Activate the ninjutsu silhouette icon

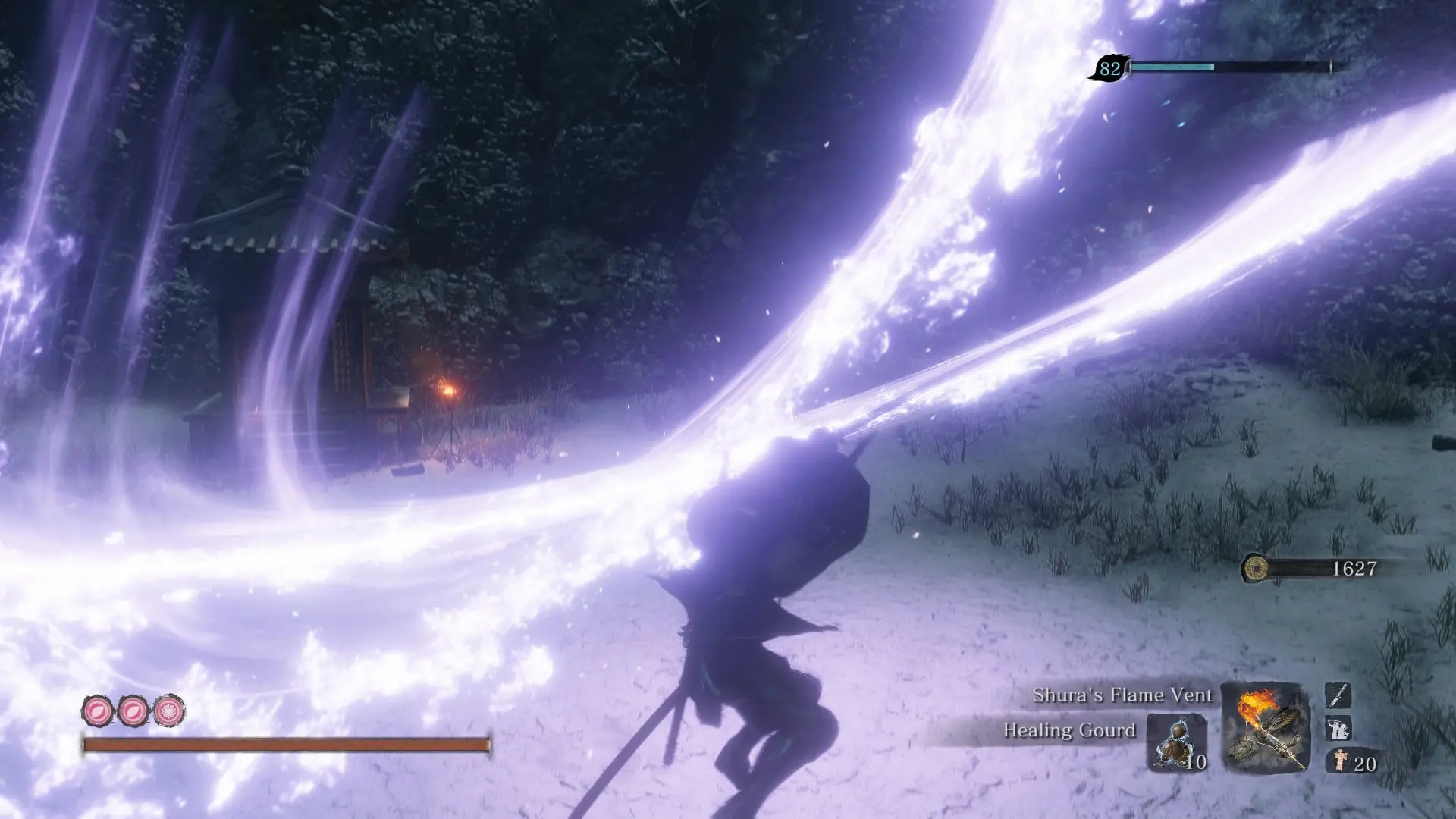pyautogui.click(x=1338, y=729)
